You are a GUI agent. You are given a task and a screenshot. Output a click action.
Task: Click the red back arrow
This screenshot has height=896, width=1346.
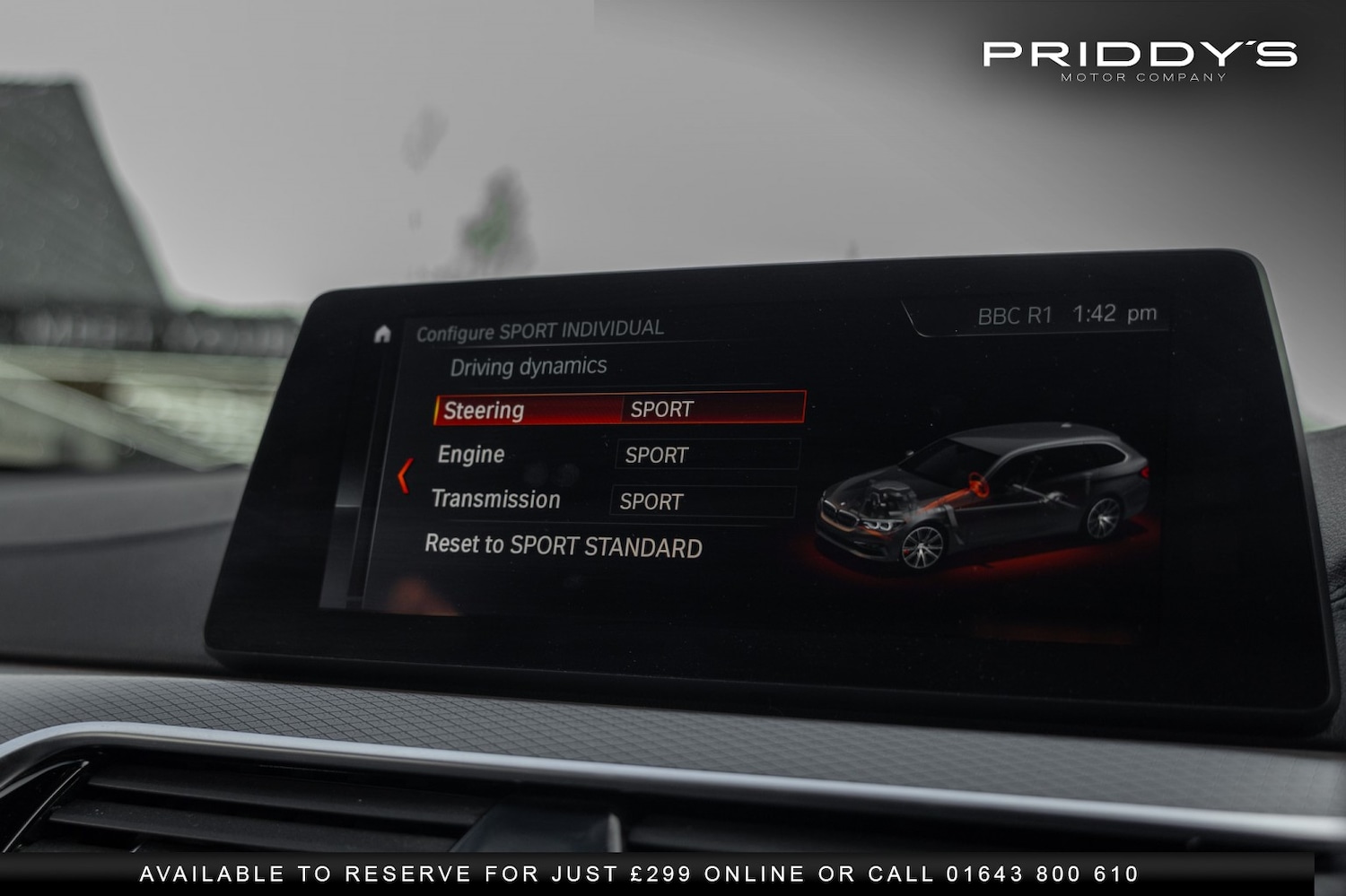pos(405,475)
